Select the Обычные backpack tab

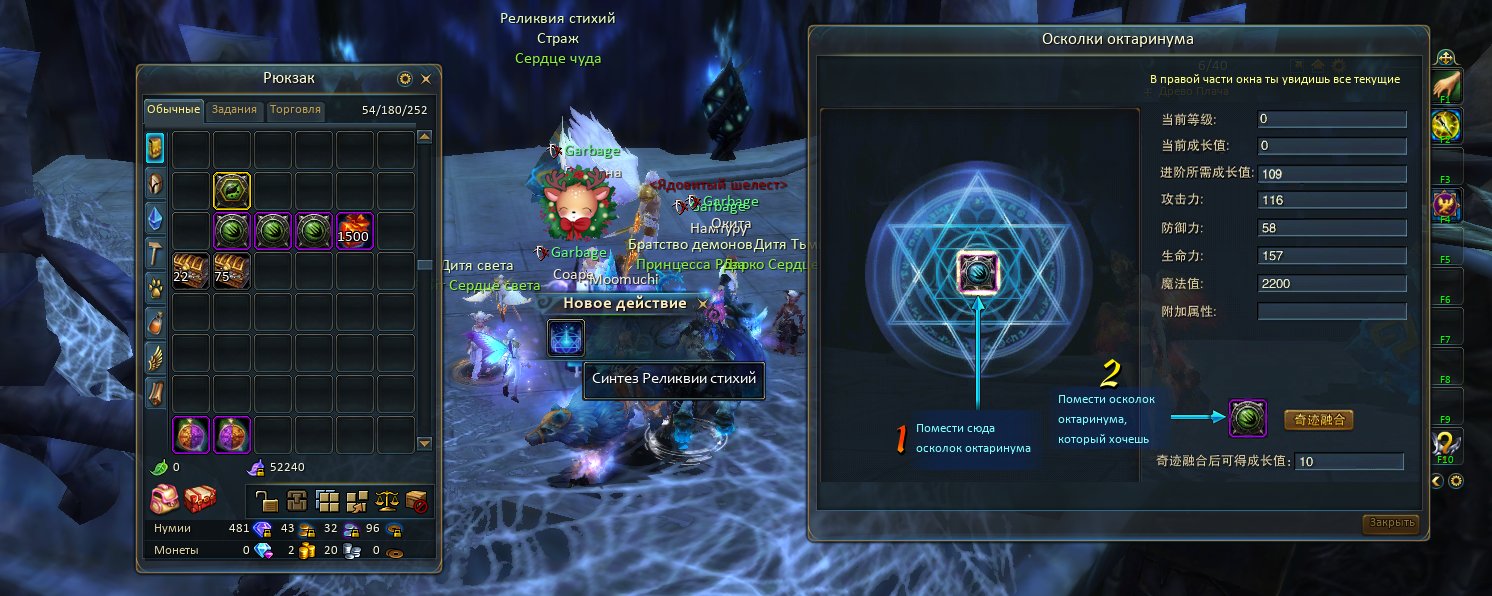pyautogui.click(x=174, y=110)
